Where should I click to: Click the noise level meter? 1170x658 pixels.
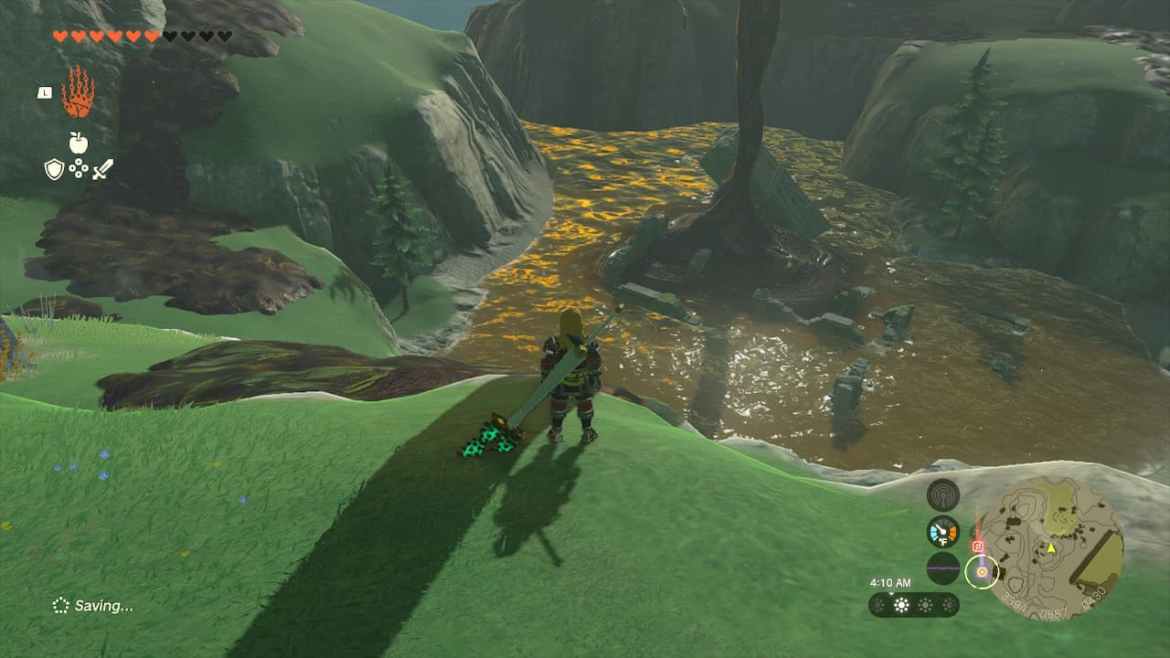pyautogui.click(x=943, y=567)
